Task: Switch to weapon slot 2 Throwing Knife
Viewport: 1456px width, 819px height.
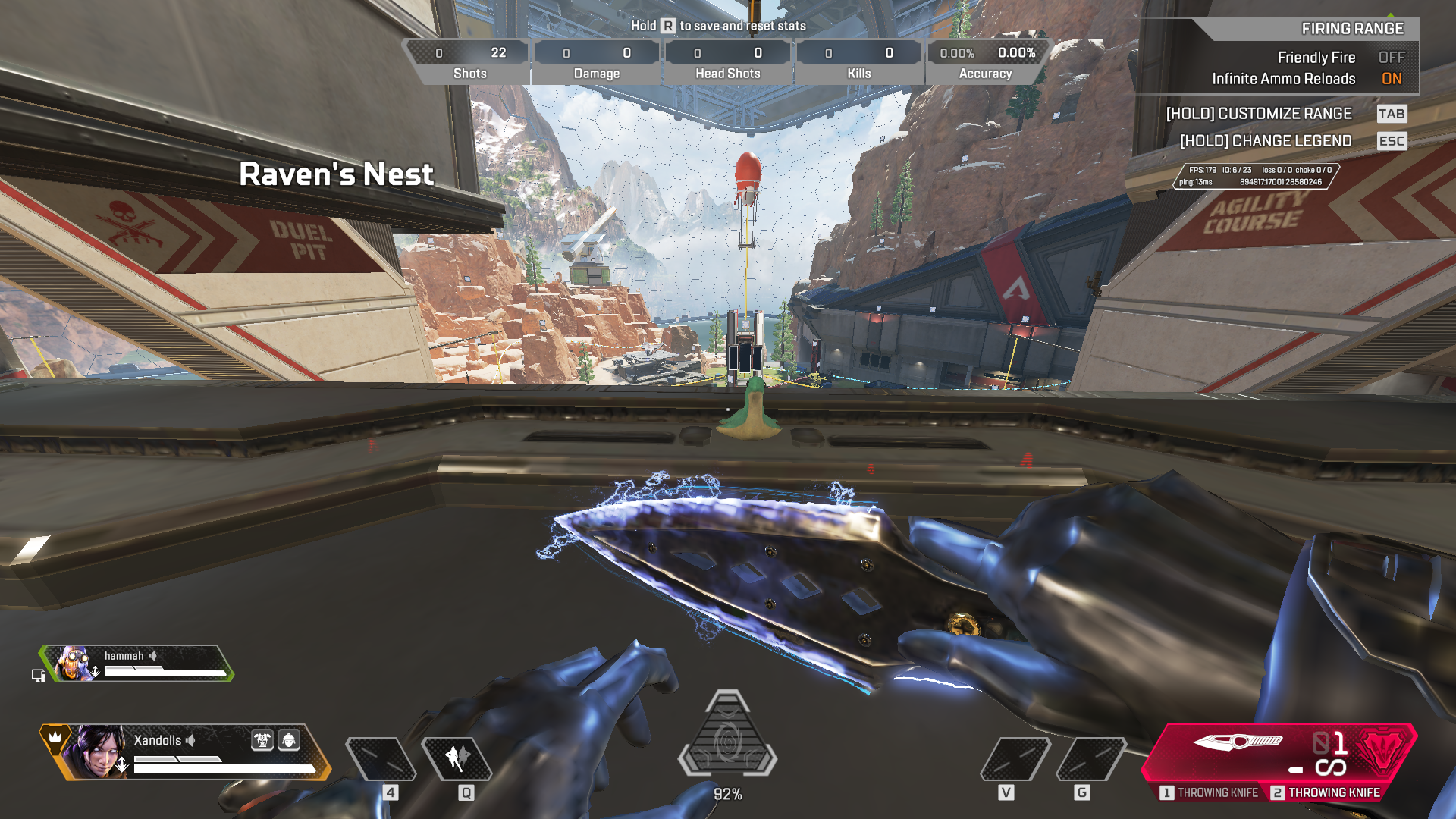Action: (x=1326, y=792)
